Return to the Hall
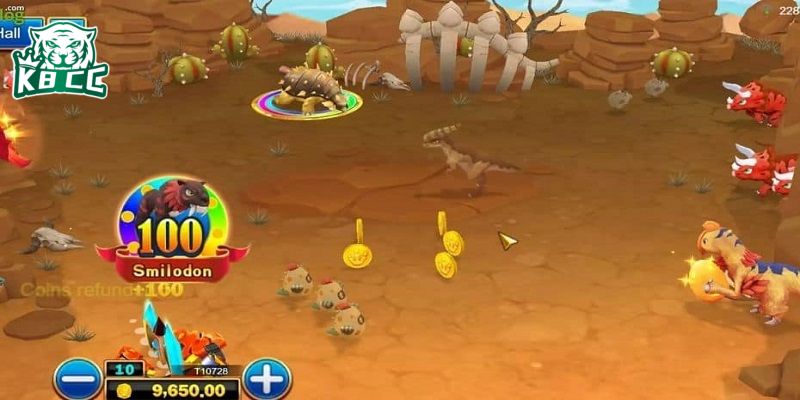Screen dimensions: 800x400 click(x=10, y=33)
